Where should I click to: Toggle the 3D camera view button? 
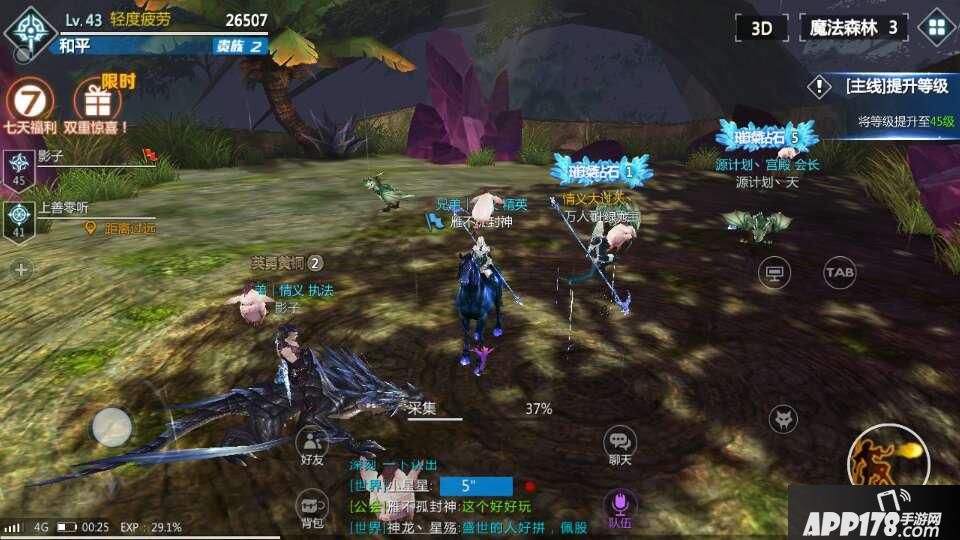coord(762,27)
